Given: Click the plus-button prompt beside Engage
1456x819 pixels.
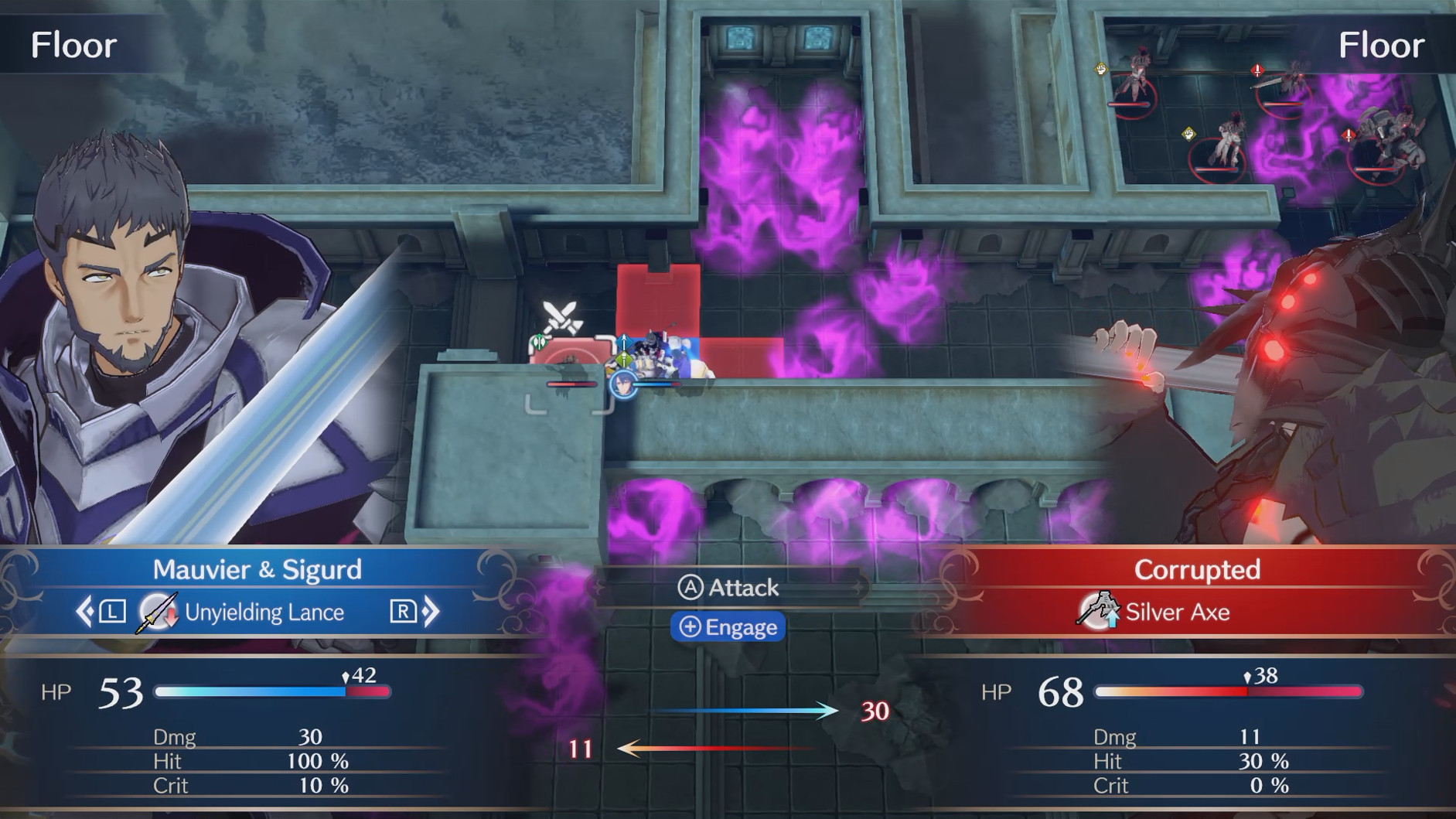Looking at the screenshot, I should click(691, 627).
